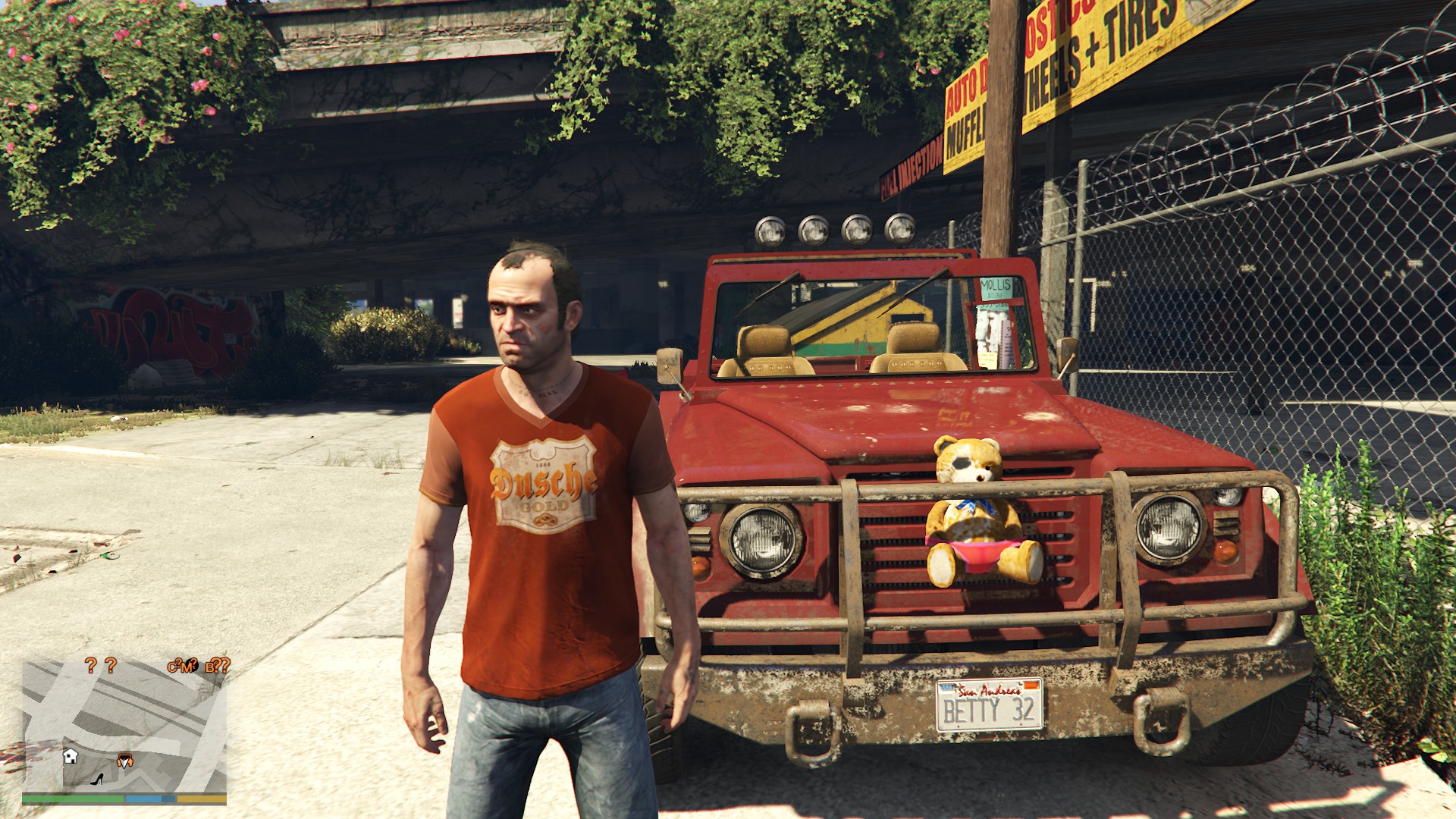The image size is (1456, 819).
Task: Select the second stranger mission question mark
Action: pyautogui.click(x=111, y=667)
